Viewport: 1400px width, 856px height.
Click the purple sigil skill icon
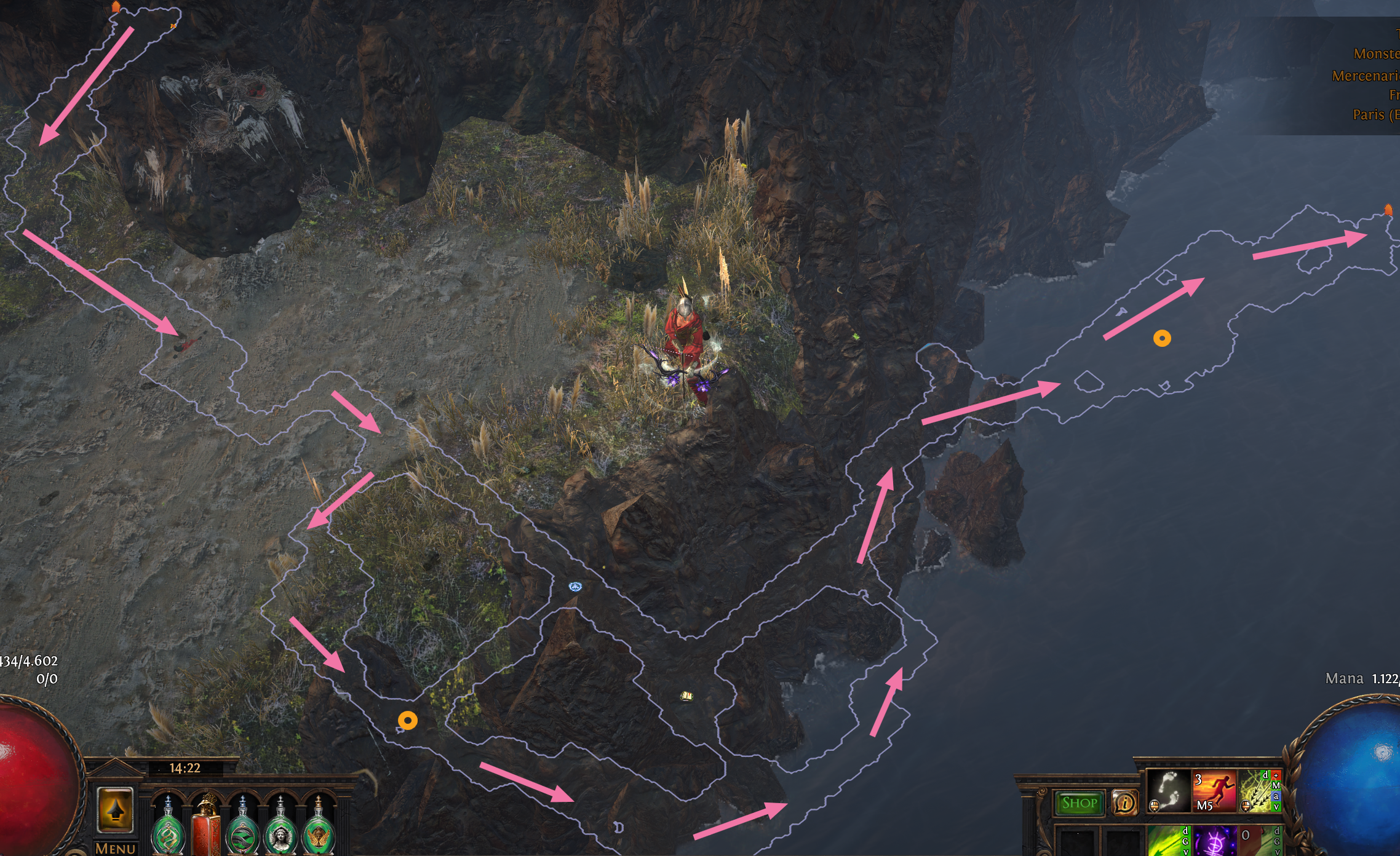pos(1214,844)
